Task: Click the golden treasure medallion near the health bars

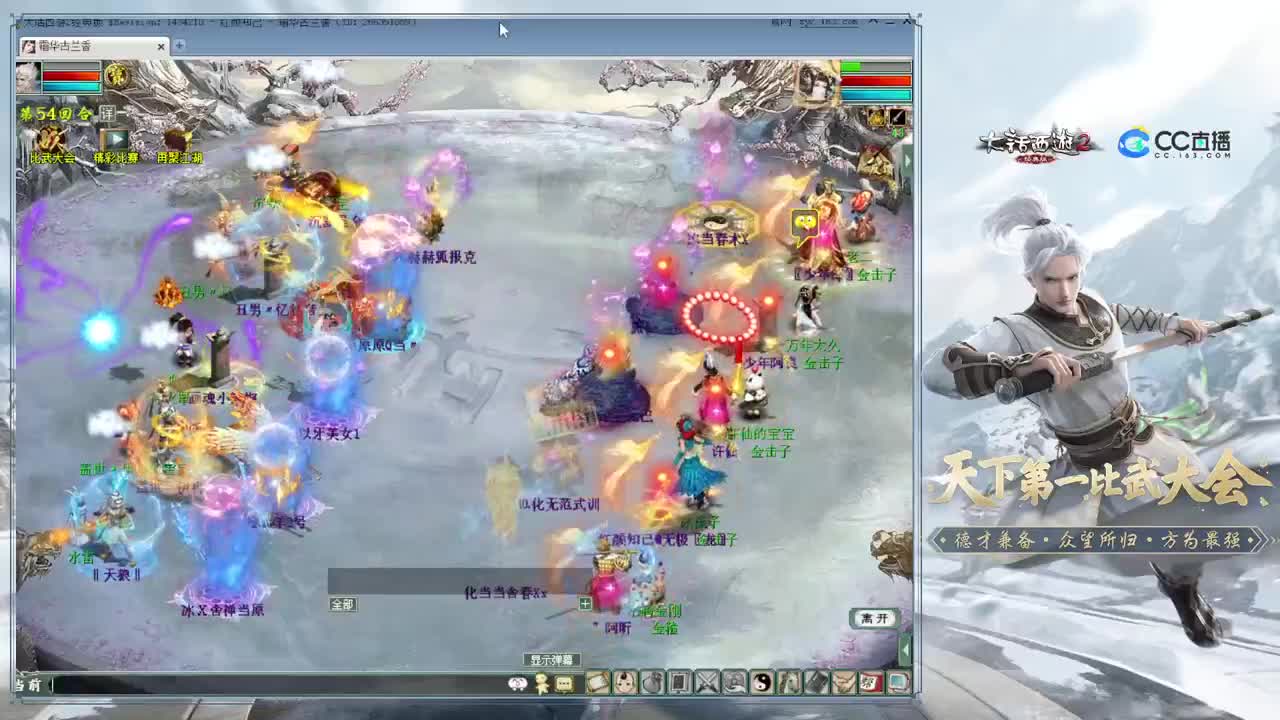Action: 117,77
